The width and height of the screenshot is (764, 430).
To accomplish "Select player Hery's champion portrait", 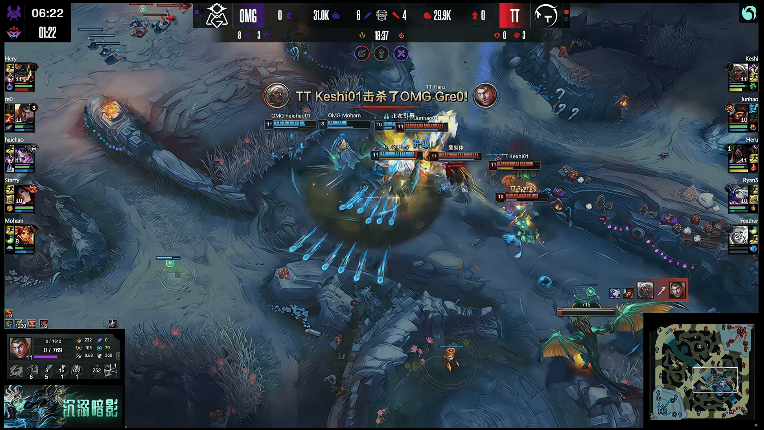I will (22, 74).
